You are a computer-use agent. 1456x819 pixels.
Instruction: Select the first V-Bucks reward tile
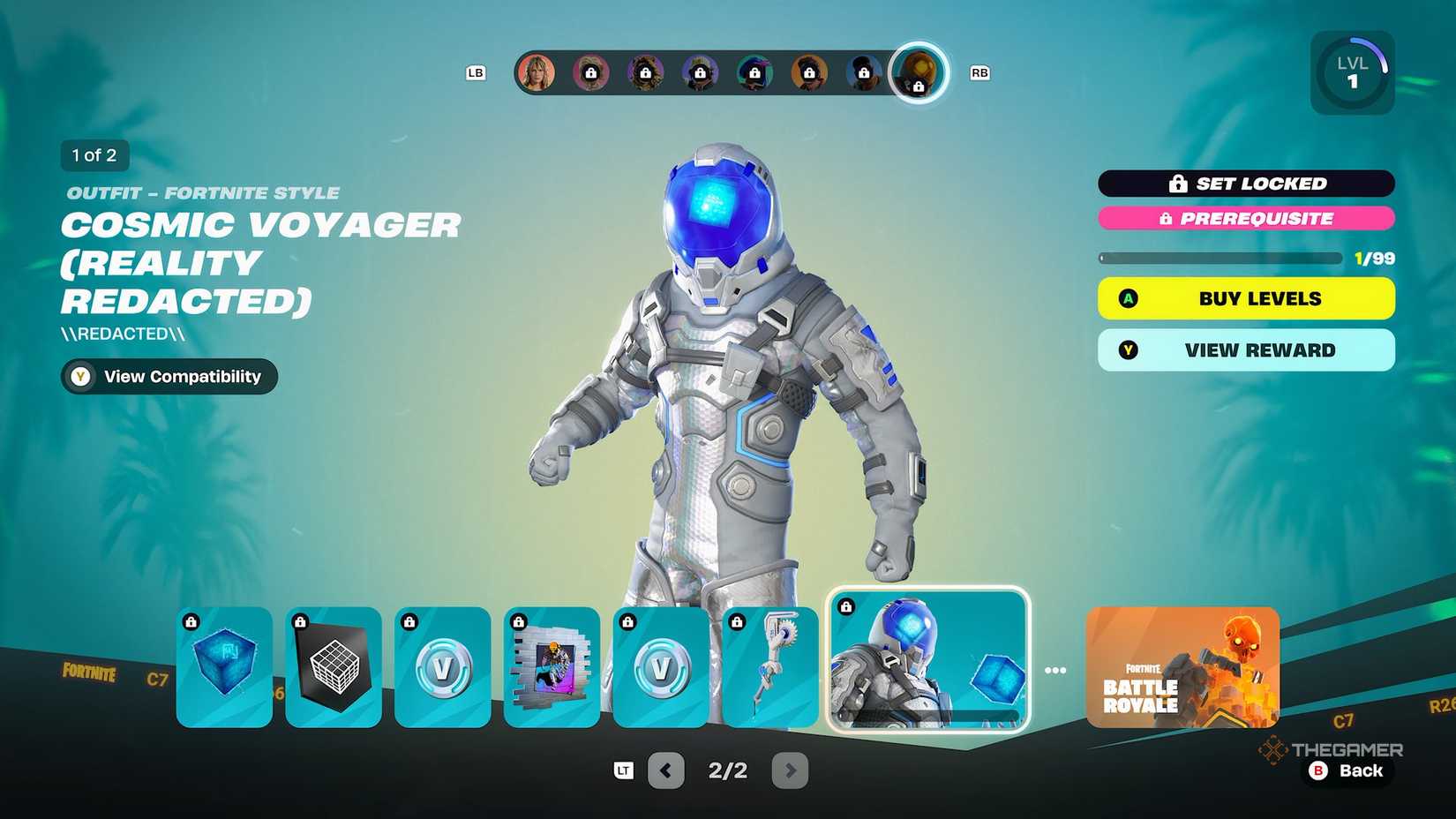[443, 668]
